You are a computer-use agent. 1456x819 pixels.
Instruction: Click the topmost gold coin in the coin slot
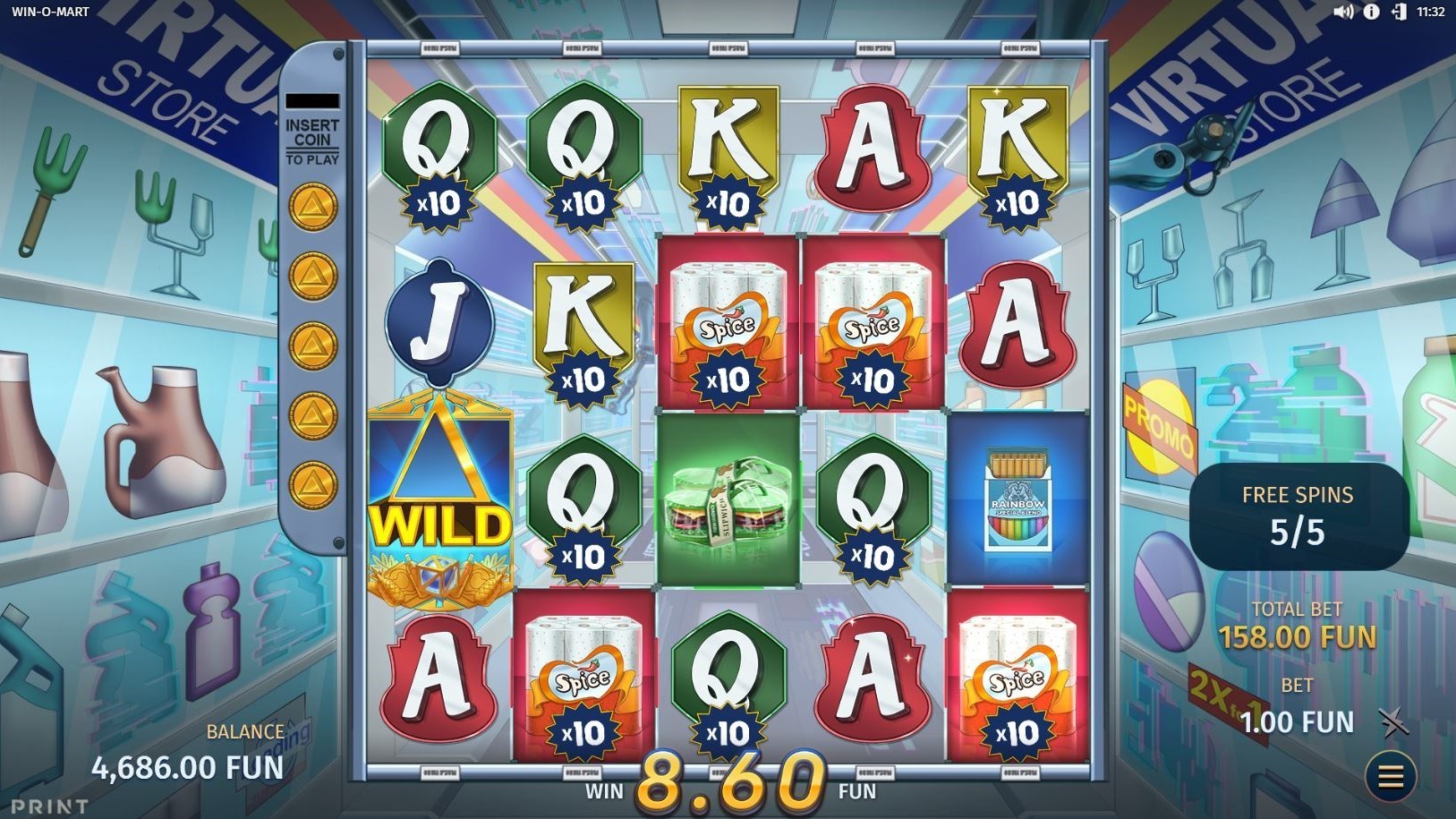pyautogui.click(x=311, y=208)
